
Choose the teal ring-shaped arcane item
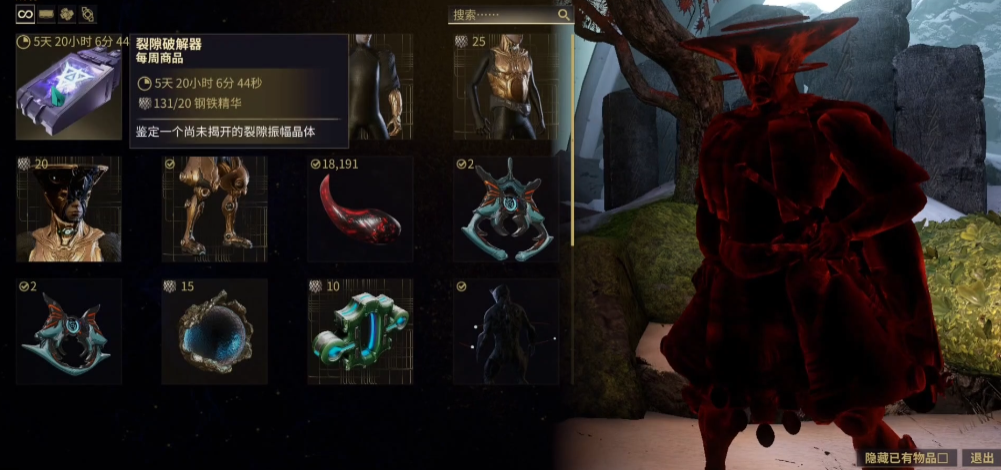click(x=68, y=332)
